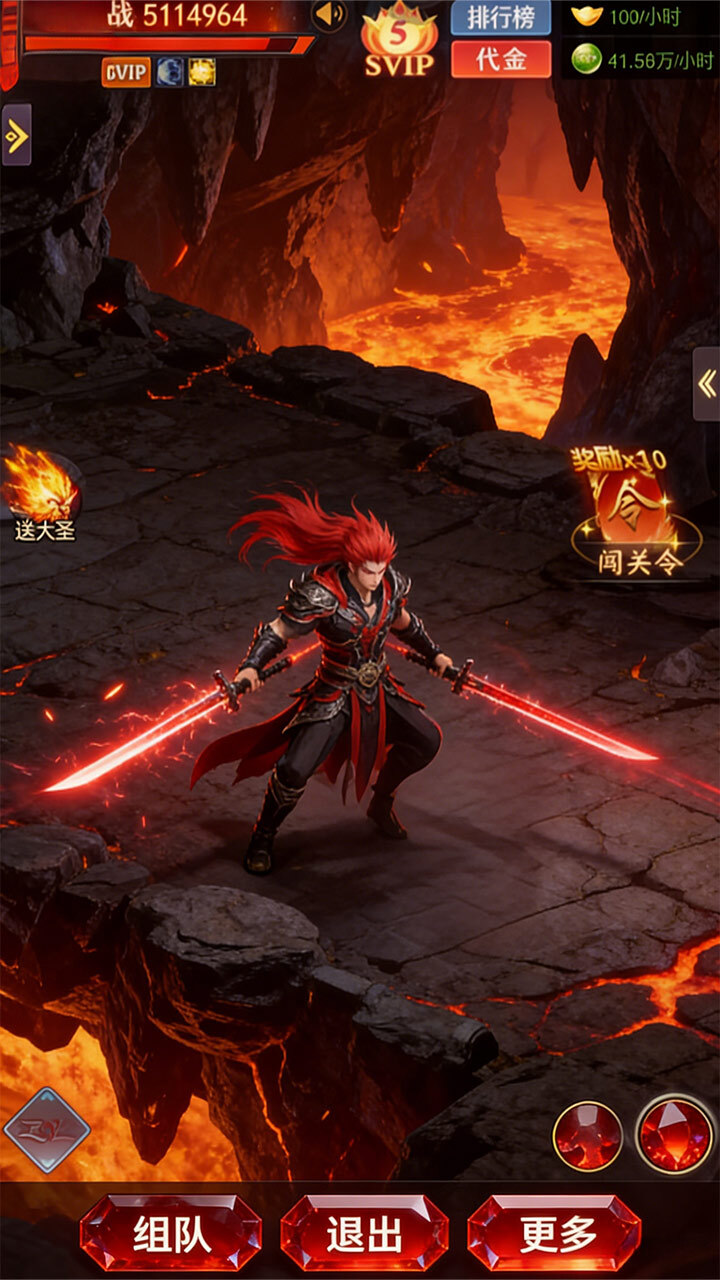Viewport: 720px width, 1280px height.
Task: Click the orange GVIP badge
Action: [126, 72]
